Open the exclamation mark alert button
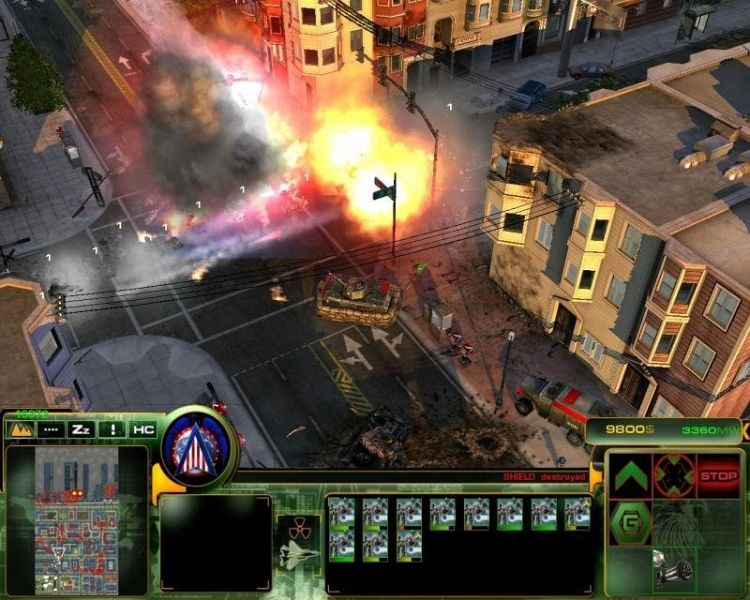The image size is (750, 600). point(113,429)
